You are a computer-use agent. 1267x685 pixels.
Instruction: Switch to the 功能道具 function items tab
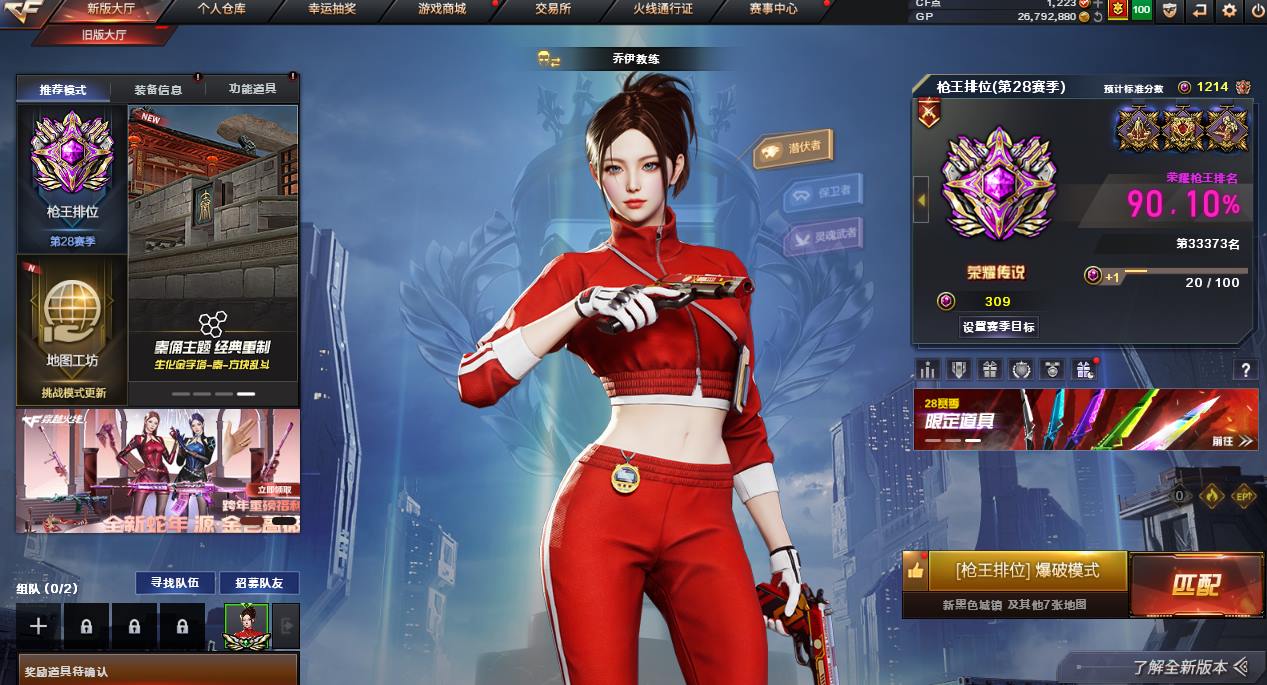(252, 89)
